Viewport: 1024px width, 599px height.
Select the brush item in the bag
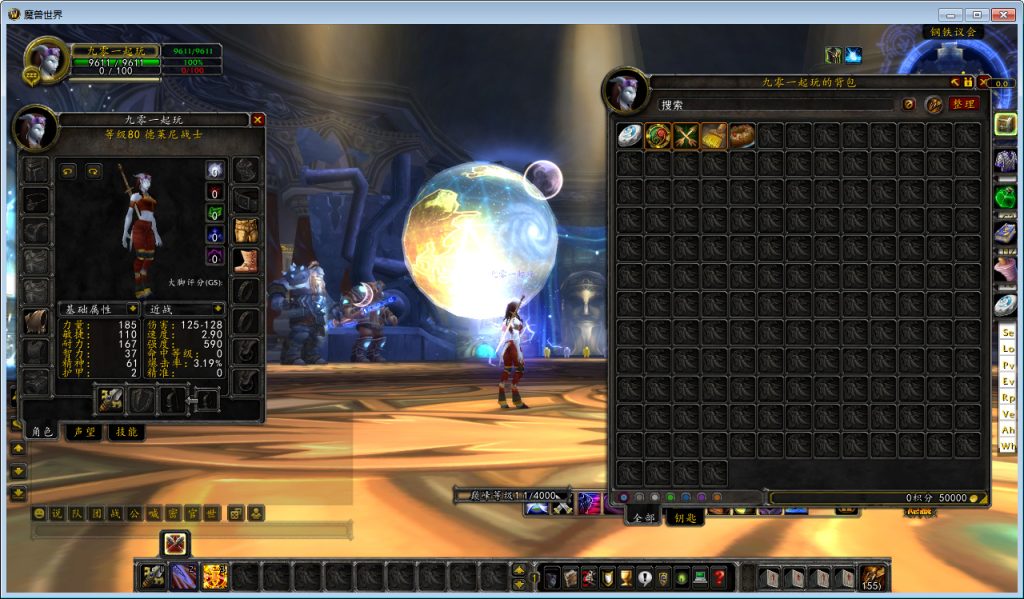tap(714, 136)
